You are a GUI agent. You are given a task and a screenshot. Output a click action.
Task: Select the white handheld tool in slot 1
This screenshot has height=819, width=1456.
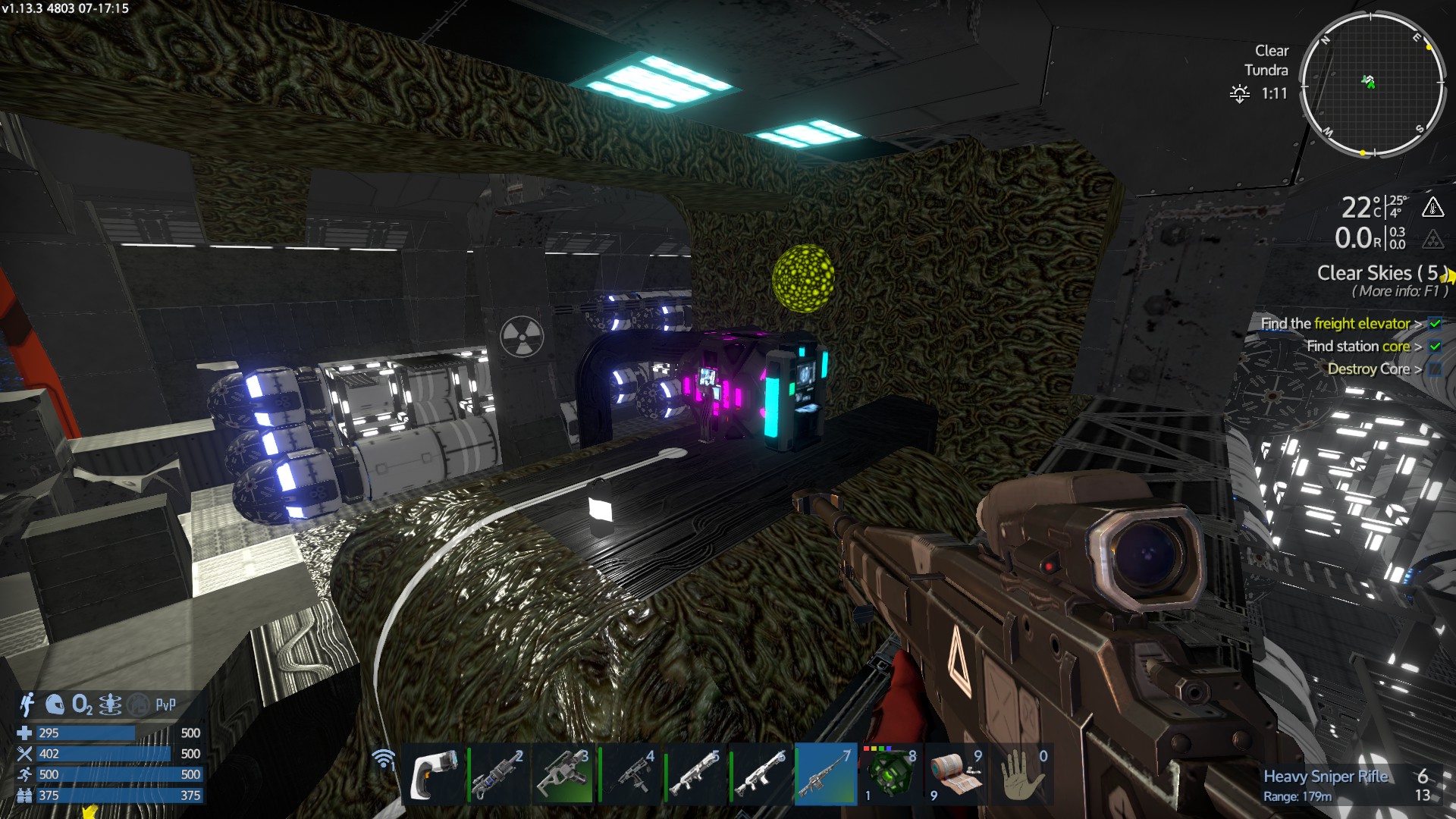pos(434,775)
